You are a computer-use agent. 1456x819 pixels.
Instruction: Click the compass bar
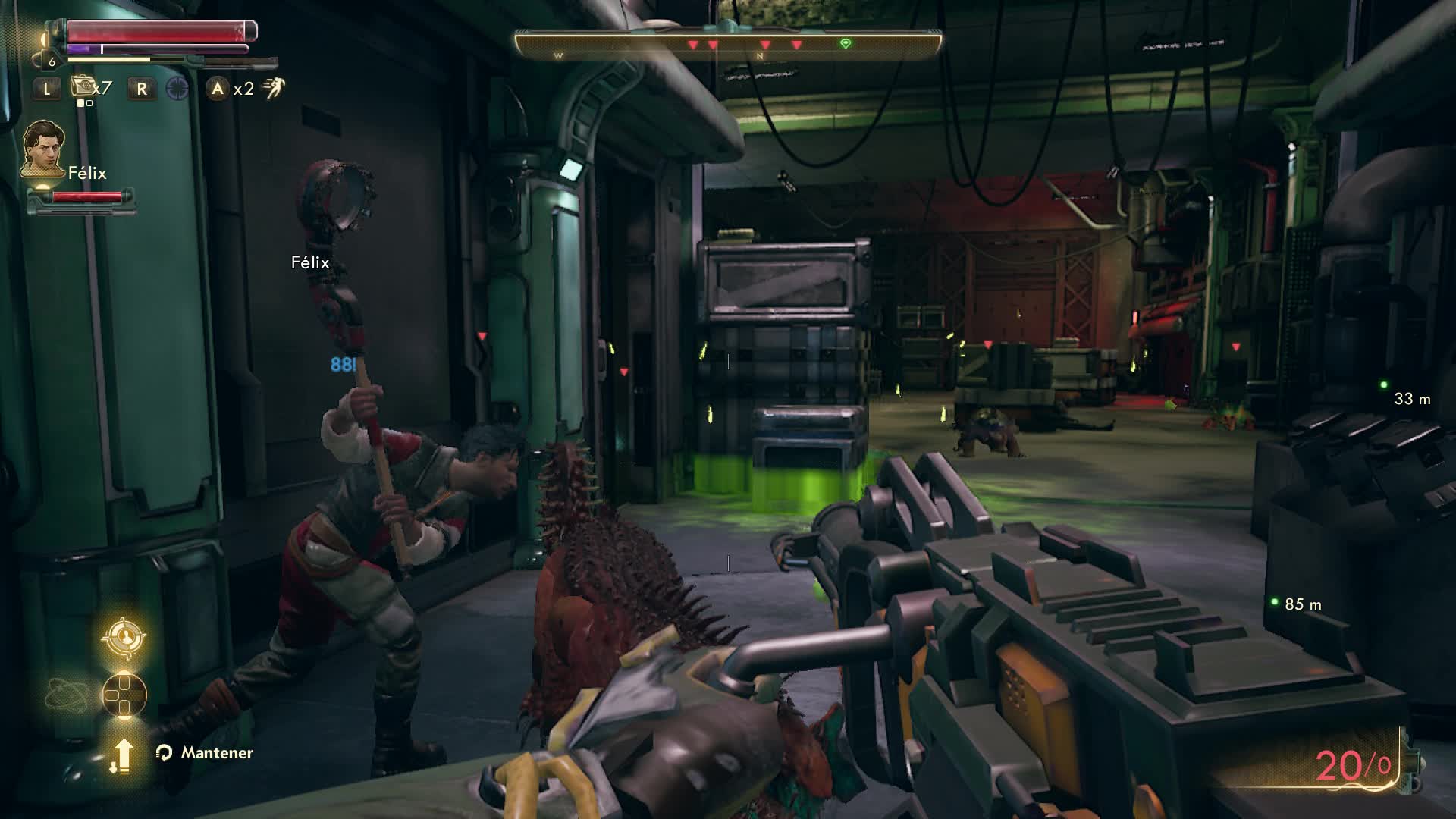click(728, 44)
